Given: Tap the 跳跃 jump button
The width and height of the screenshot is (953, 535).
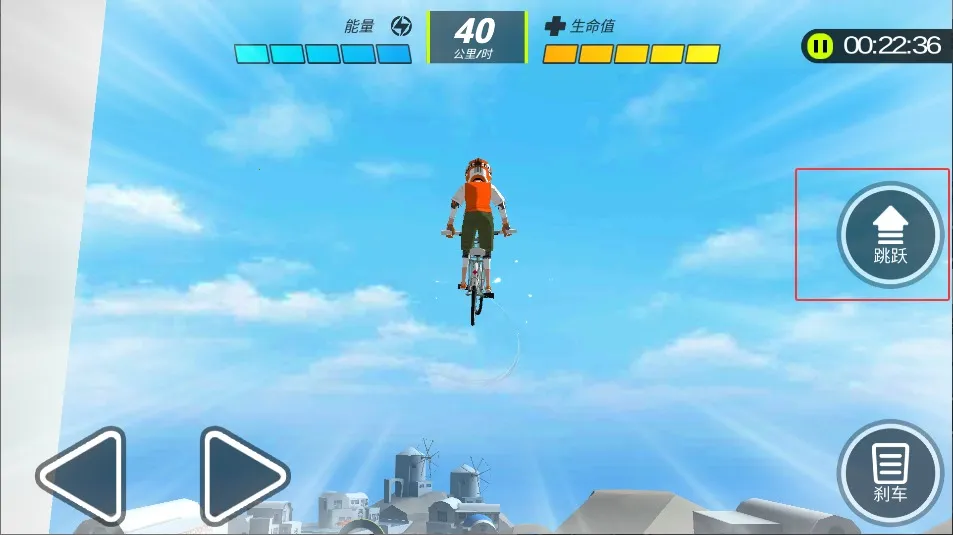Looking at the screenshot, I should pyautogui.click(x=890, y=235).
